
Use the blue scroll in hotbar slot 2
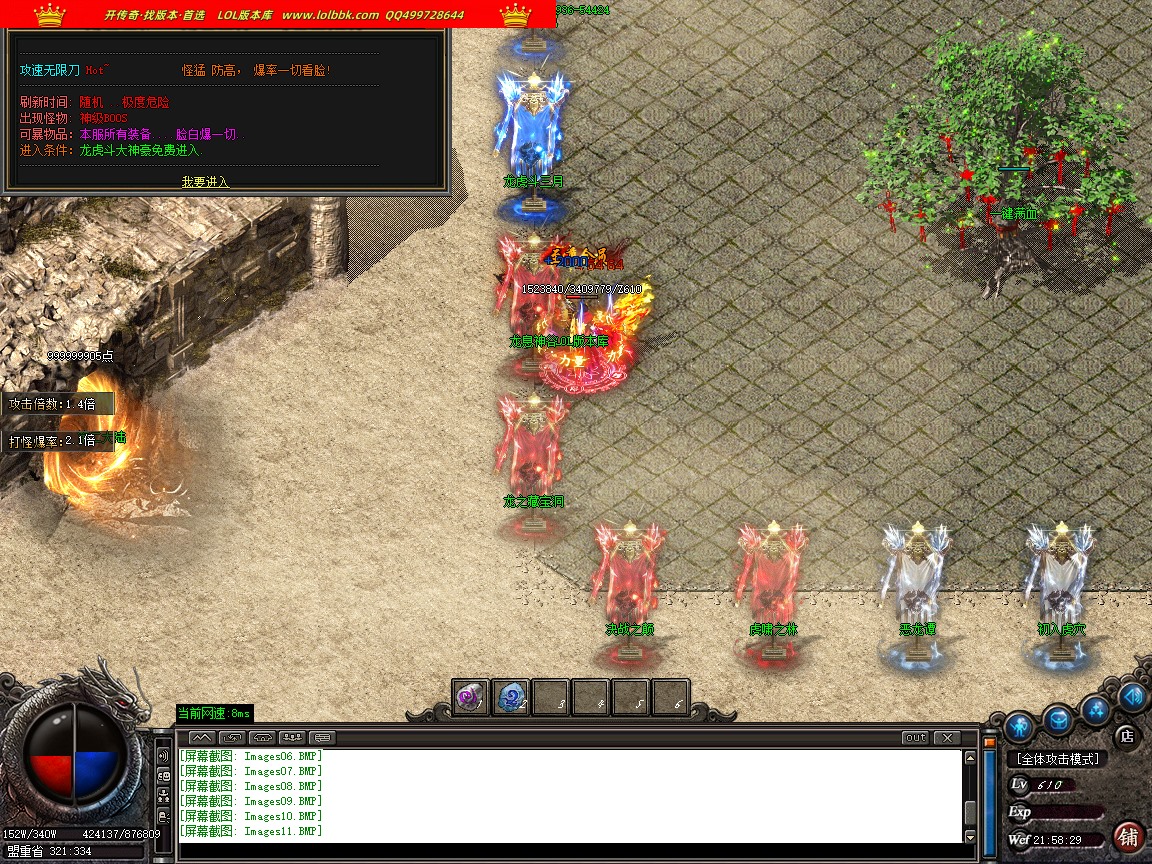pos(511,697)
